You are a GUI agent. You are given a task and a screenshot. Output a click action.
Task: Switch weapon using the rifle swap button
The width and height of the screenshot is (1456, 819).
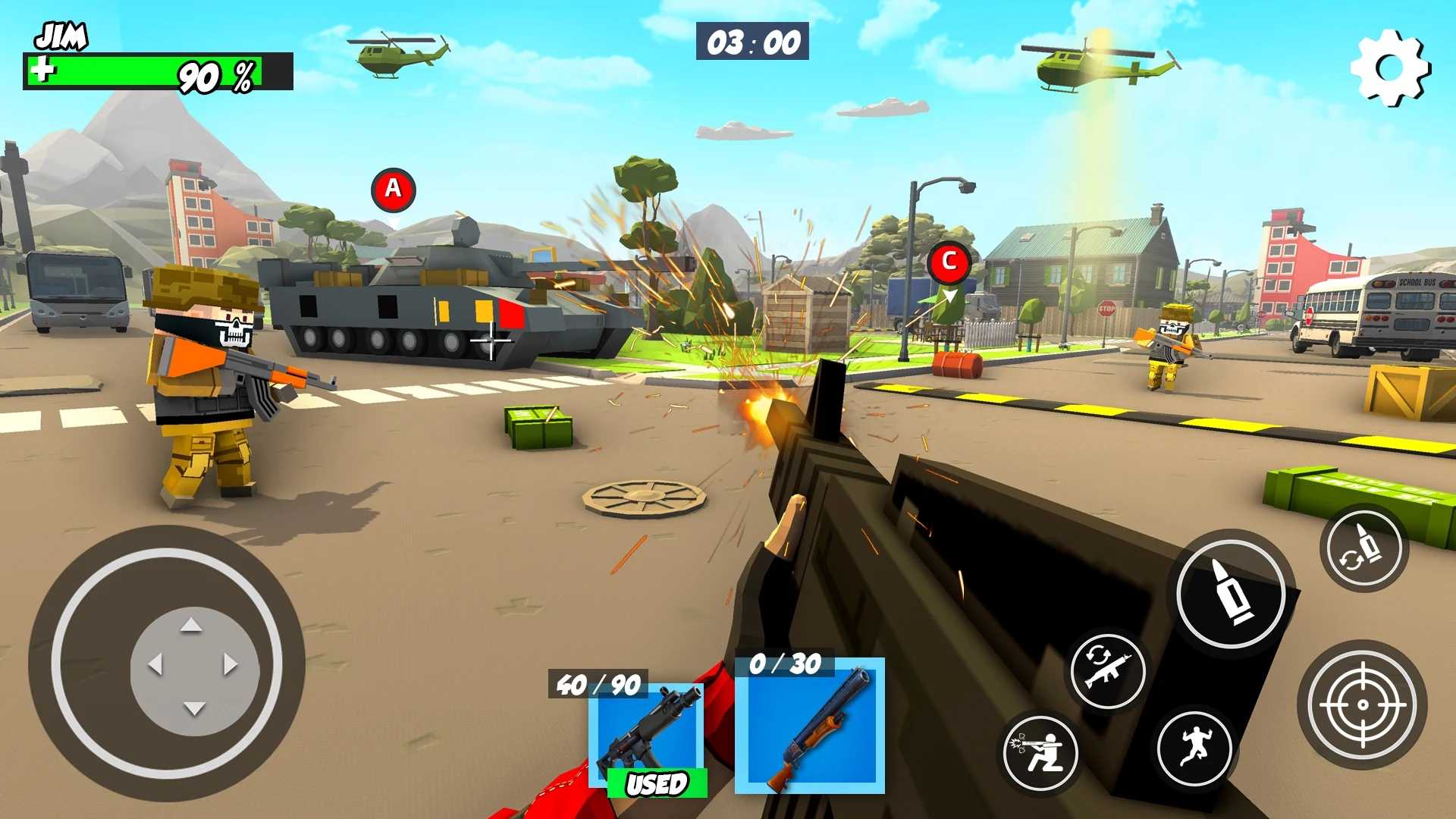[1107, 670]
